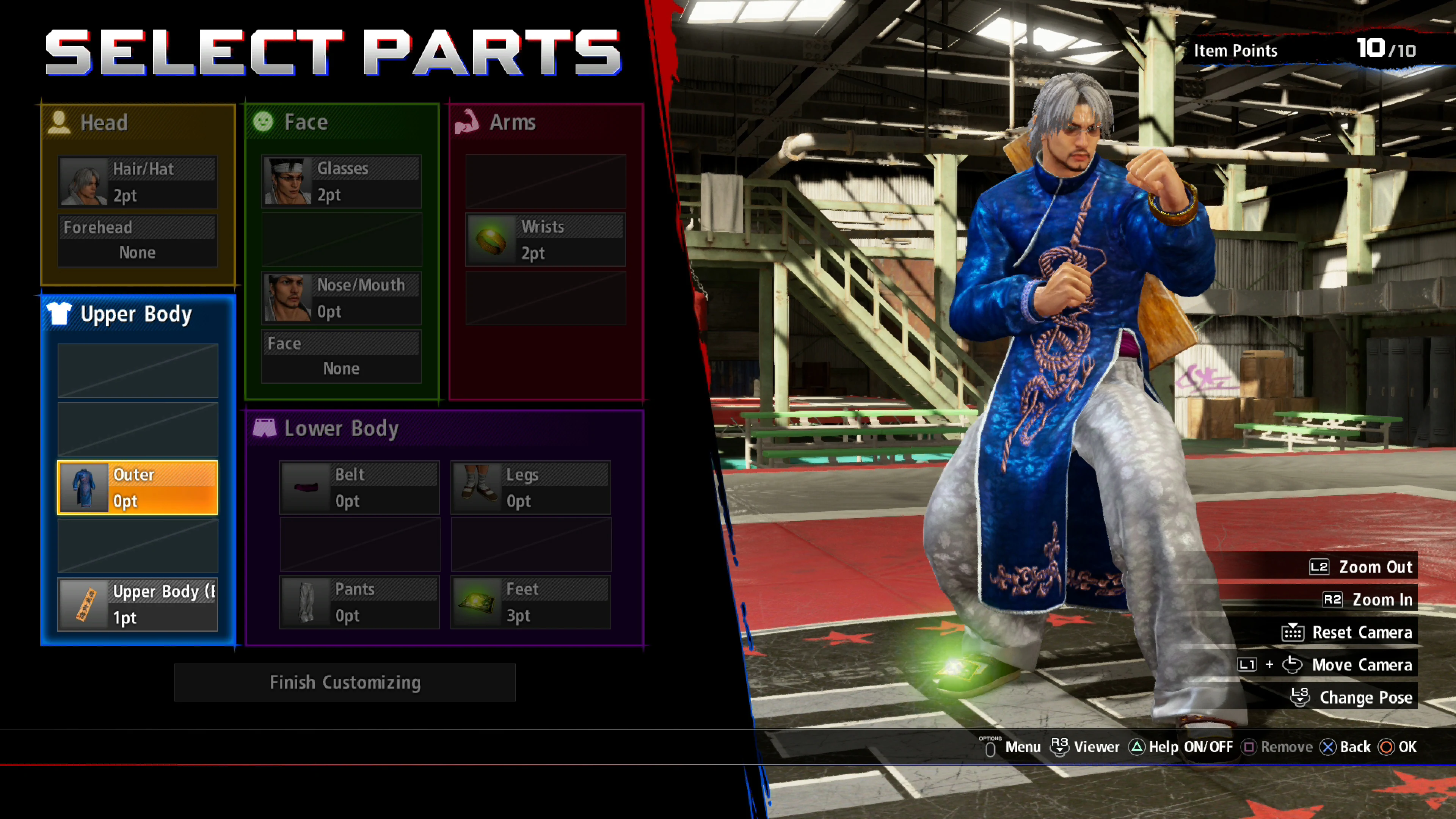1456x819 pixels.
Task: Open the Face slot showing None
Action: 341,357
